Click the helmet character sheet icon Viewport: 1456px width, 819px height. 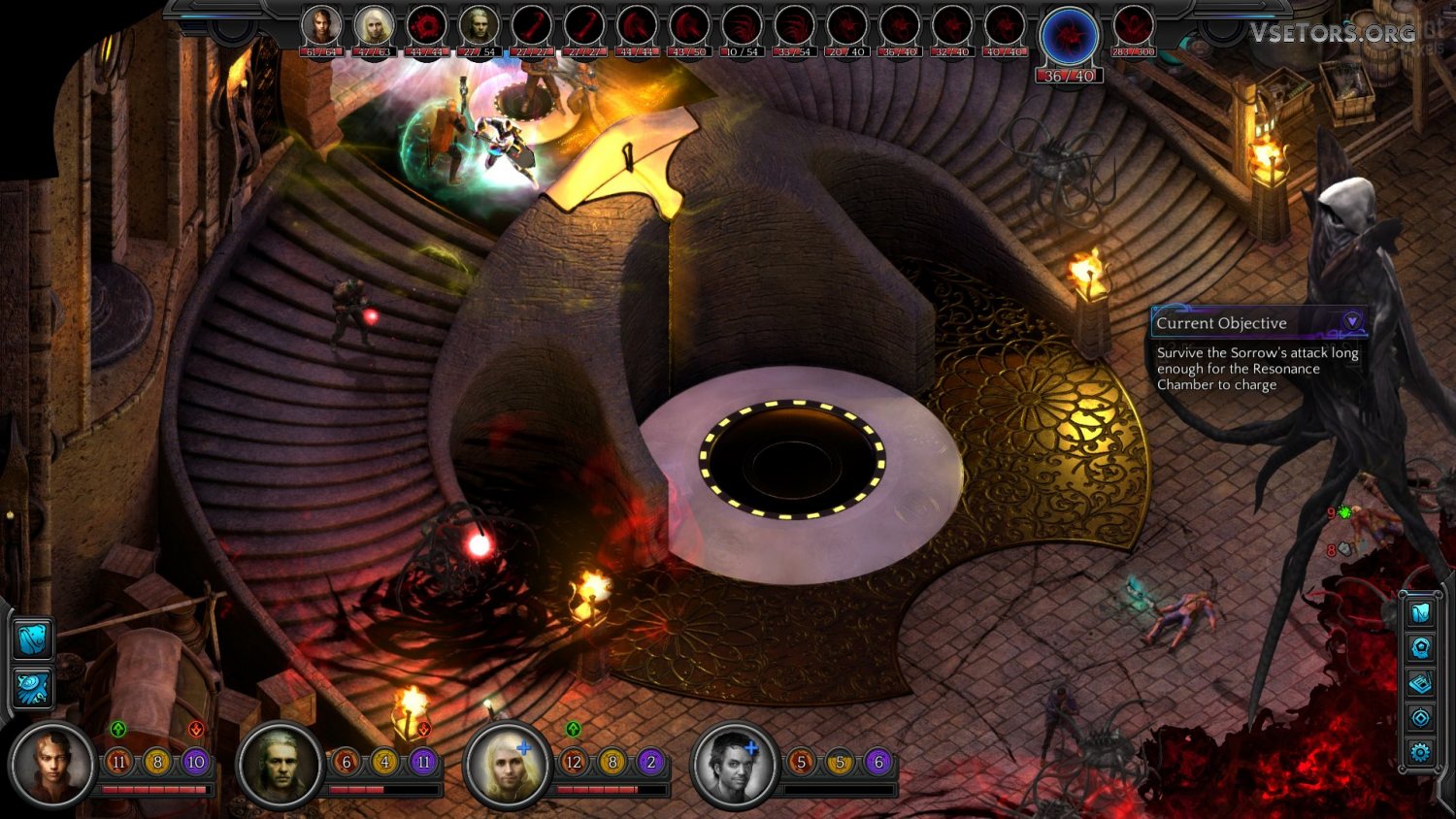click(1420, 648)
